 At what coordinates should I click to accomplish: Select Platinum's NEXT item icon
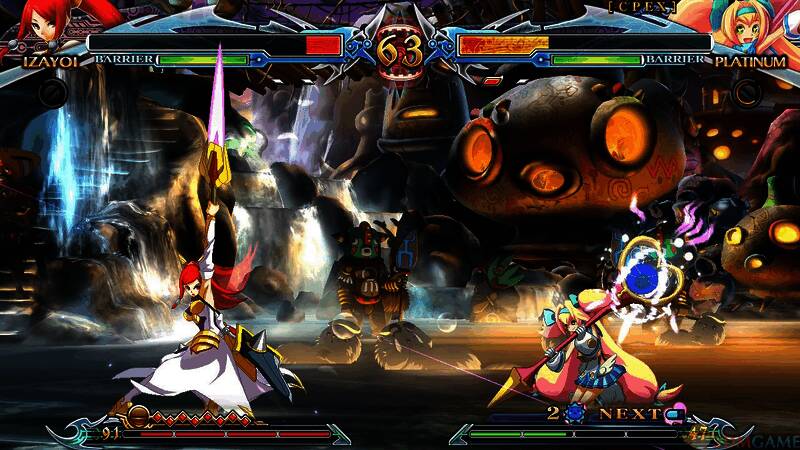tap(675, 413)
